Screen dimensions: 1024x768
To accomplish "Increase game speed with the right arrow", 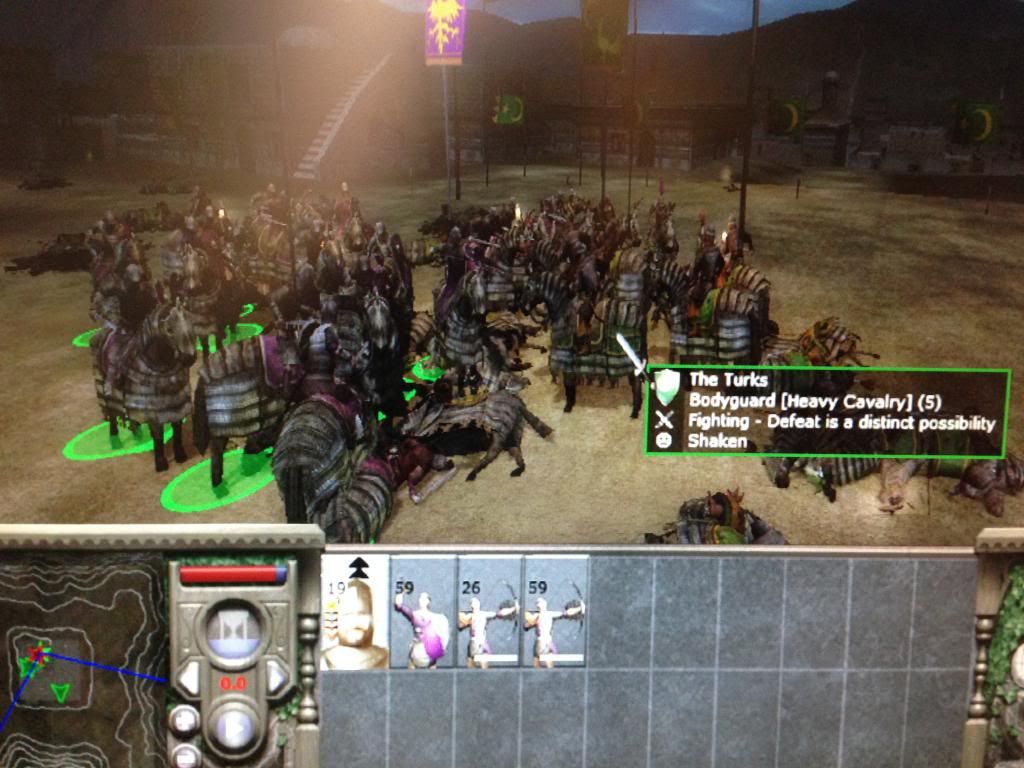I will (x=279, y=678).
